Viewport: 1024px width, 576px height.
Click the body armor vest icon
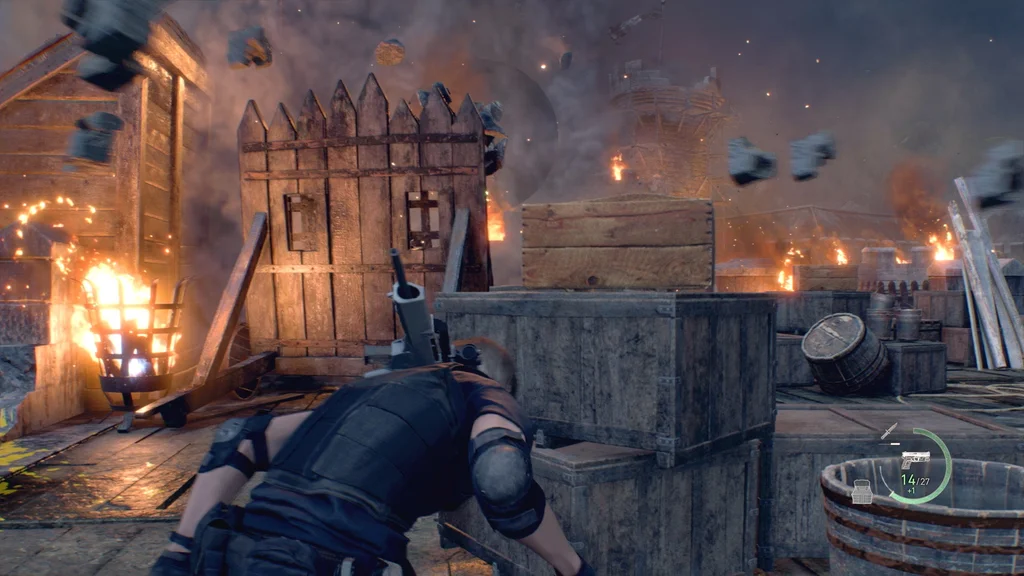(861, 492)
